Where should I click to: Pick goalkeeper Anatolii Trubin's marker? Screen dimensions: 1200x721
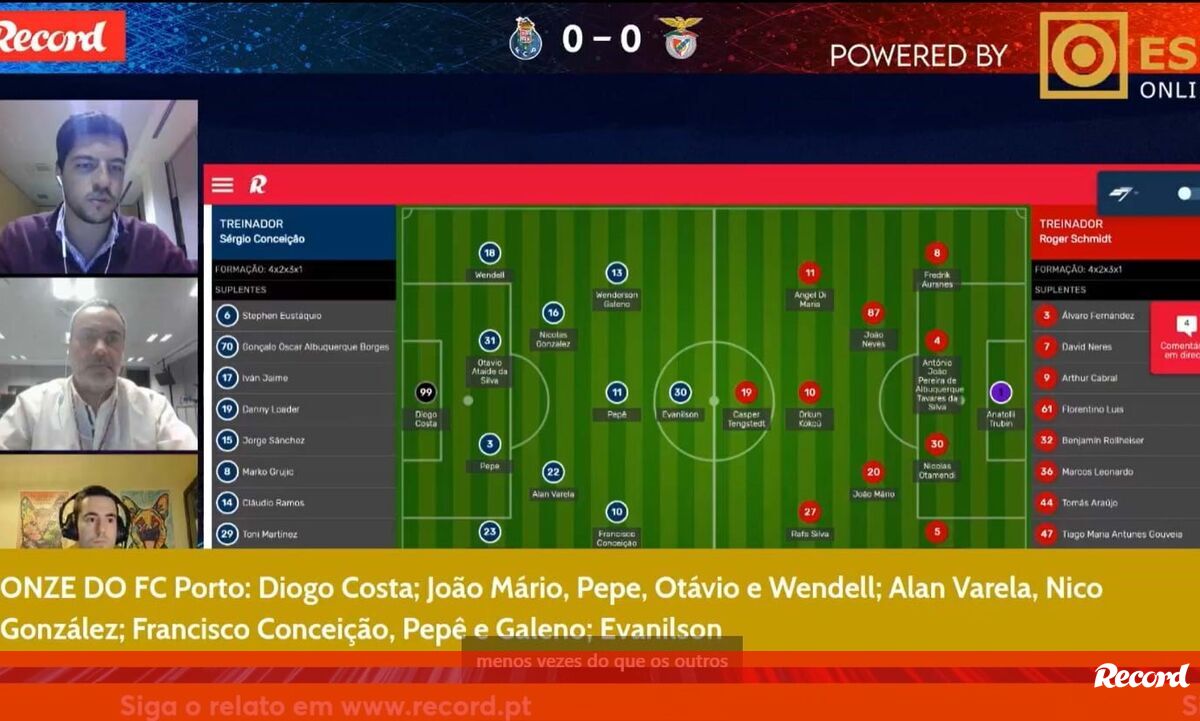[1000, 393]
